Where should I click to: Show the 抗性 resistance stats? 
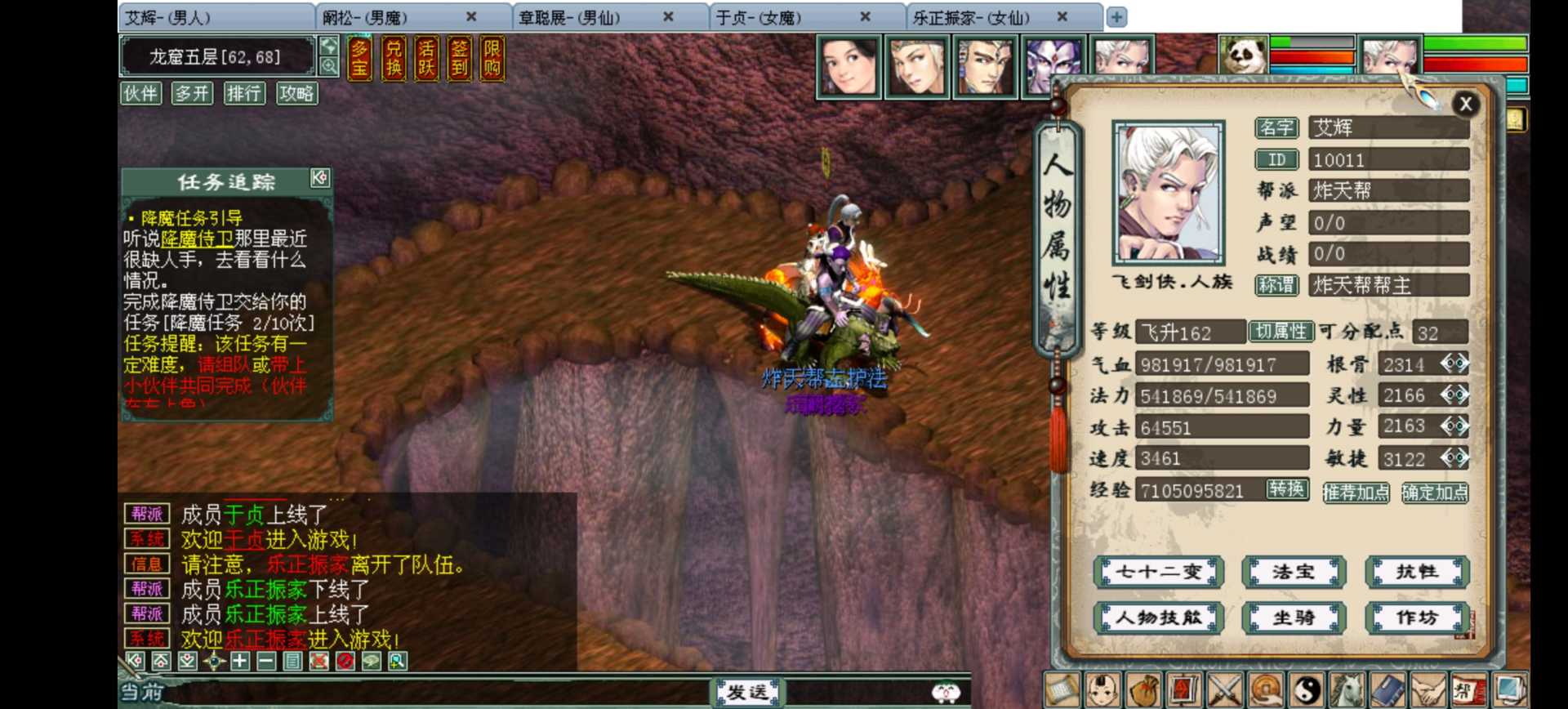tap(1417, 572)
